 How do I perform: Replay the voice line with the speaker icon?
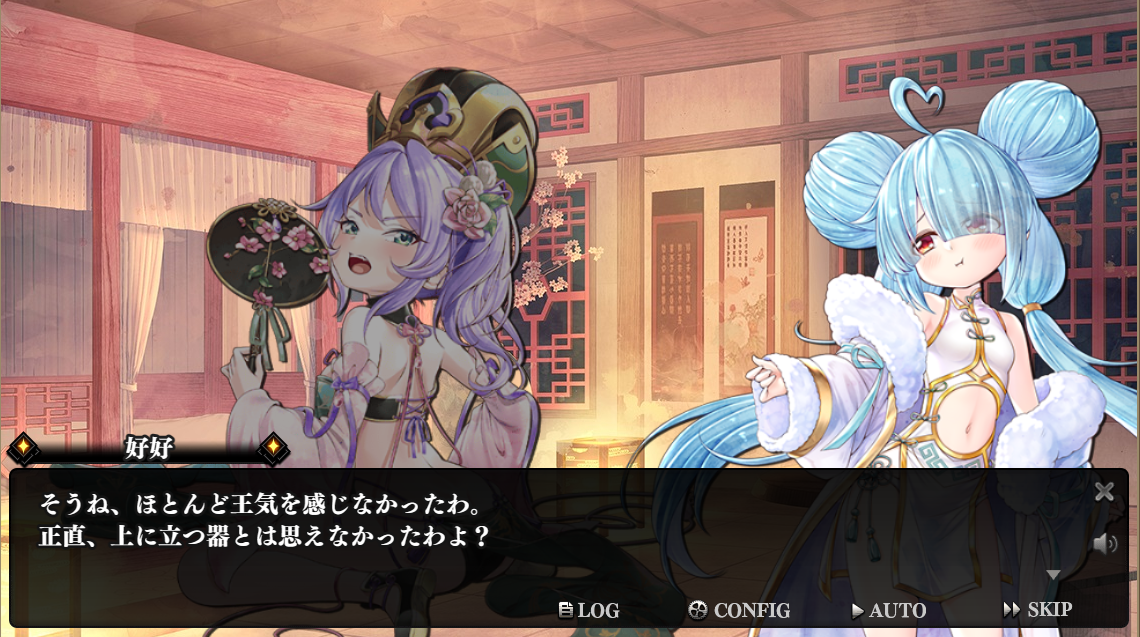tap(1104, 544)
